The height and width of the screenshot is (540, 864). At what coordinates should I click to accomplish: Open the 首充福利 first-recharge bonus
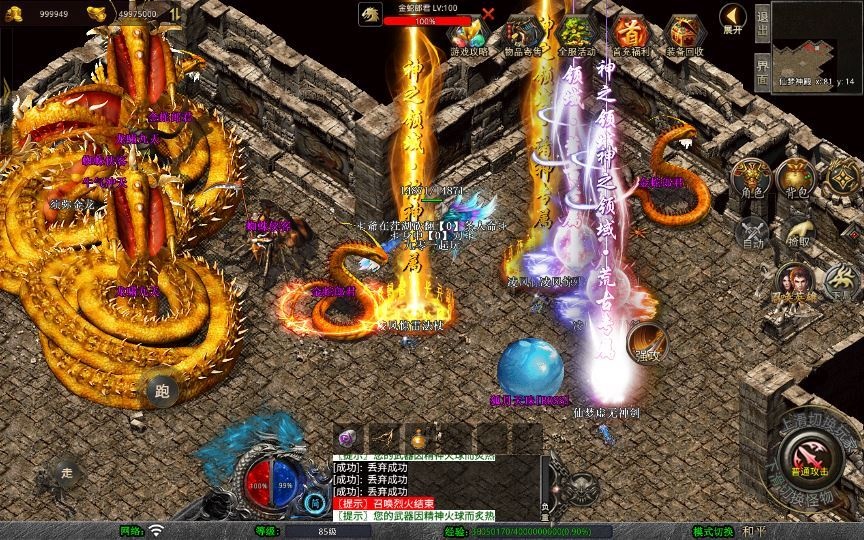click(630, 36)
